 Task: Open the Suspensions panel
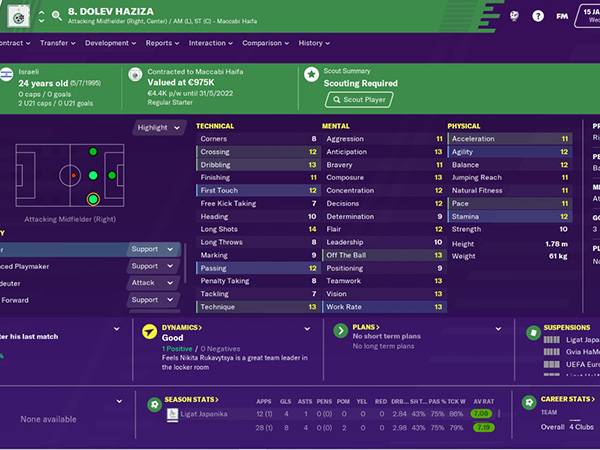pyautogui.click(x=568, y=328)
